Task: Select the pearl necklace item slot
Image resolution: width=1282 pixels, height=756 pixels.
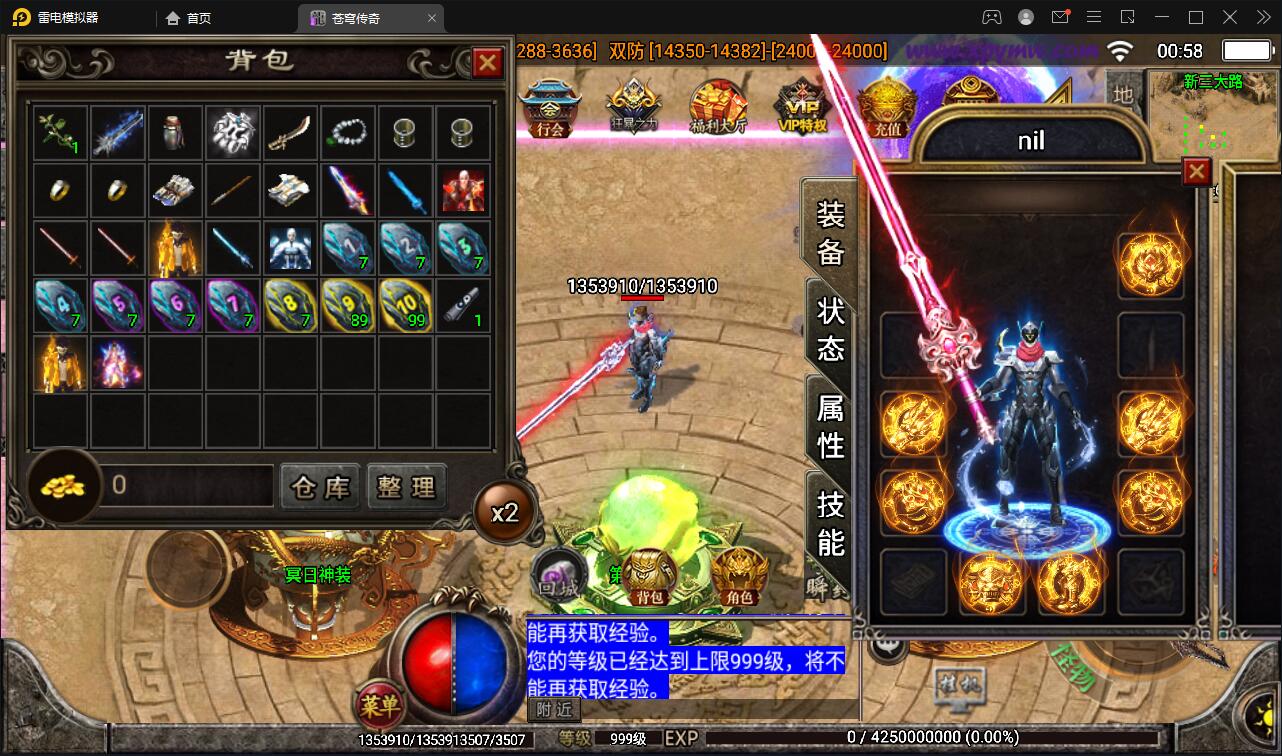Action: click(348, 133)
